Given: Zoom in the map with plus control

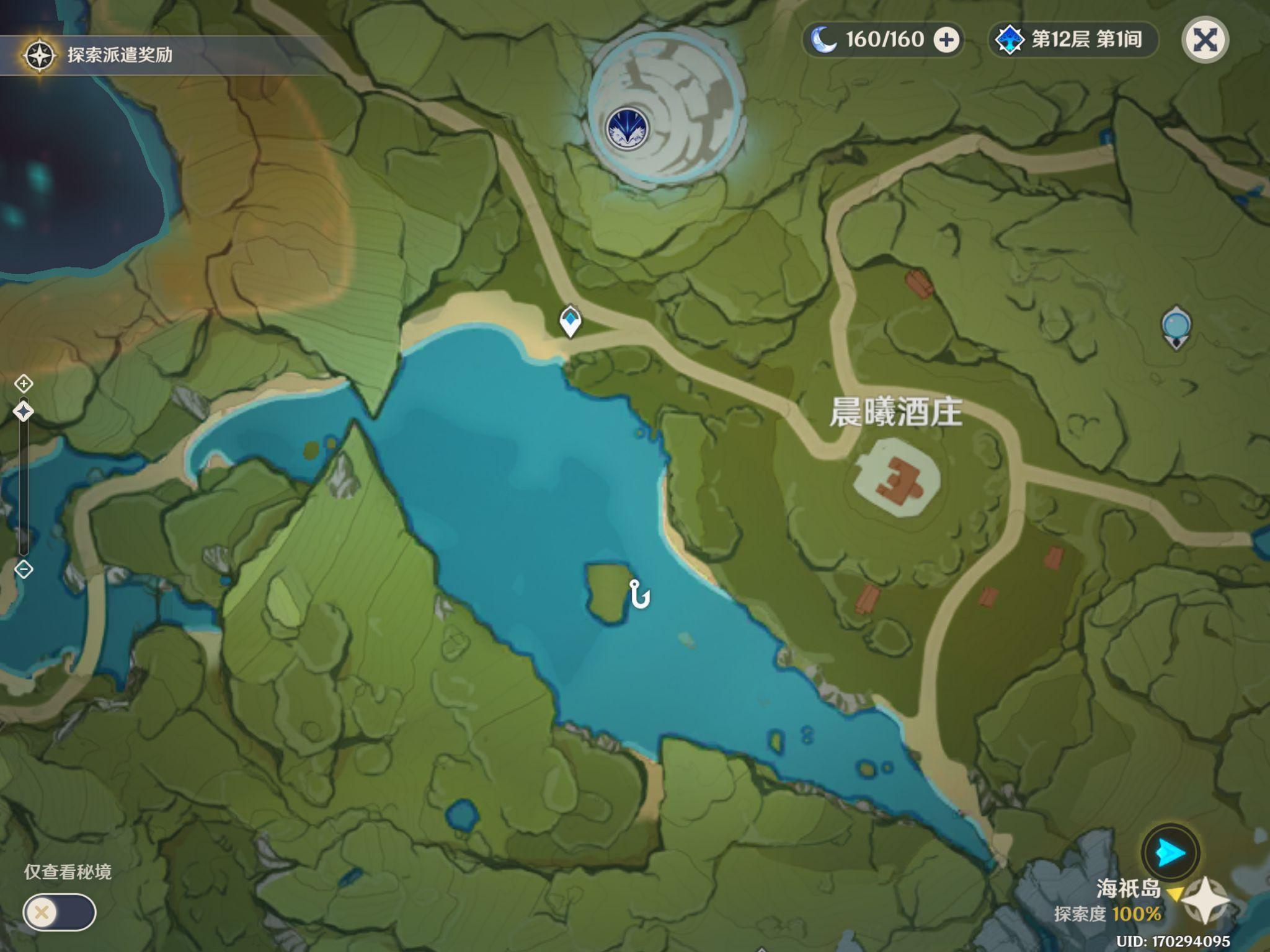Looking at the screenshot, I should click(24, 384).
